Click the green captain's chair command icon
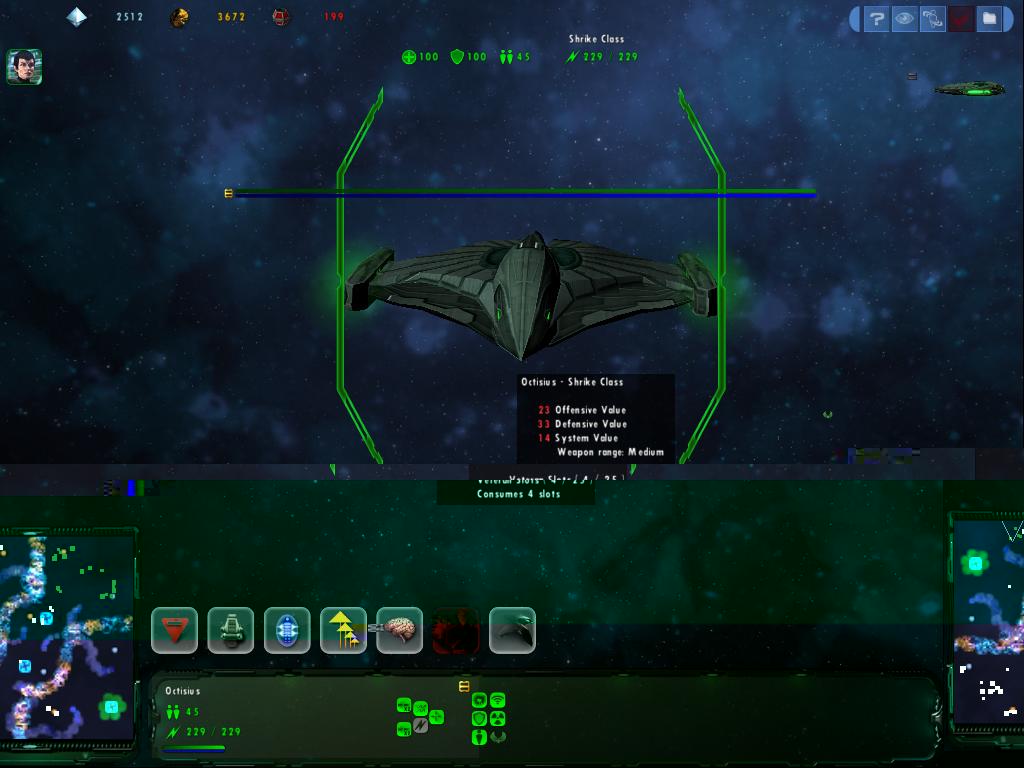This screenshot has height=768, width=1024. (x=230, y=631)
